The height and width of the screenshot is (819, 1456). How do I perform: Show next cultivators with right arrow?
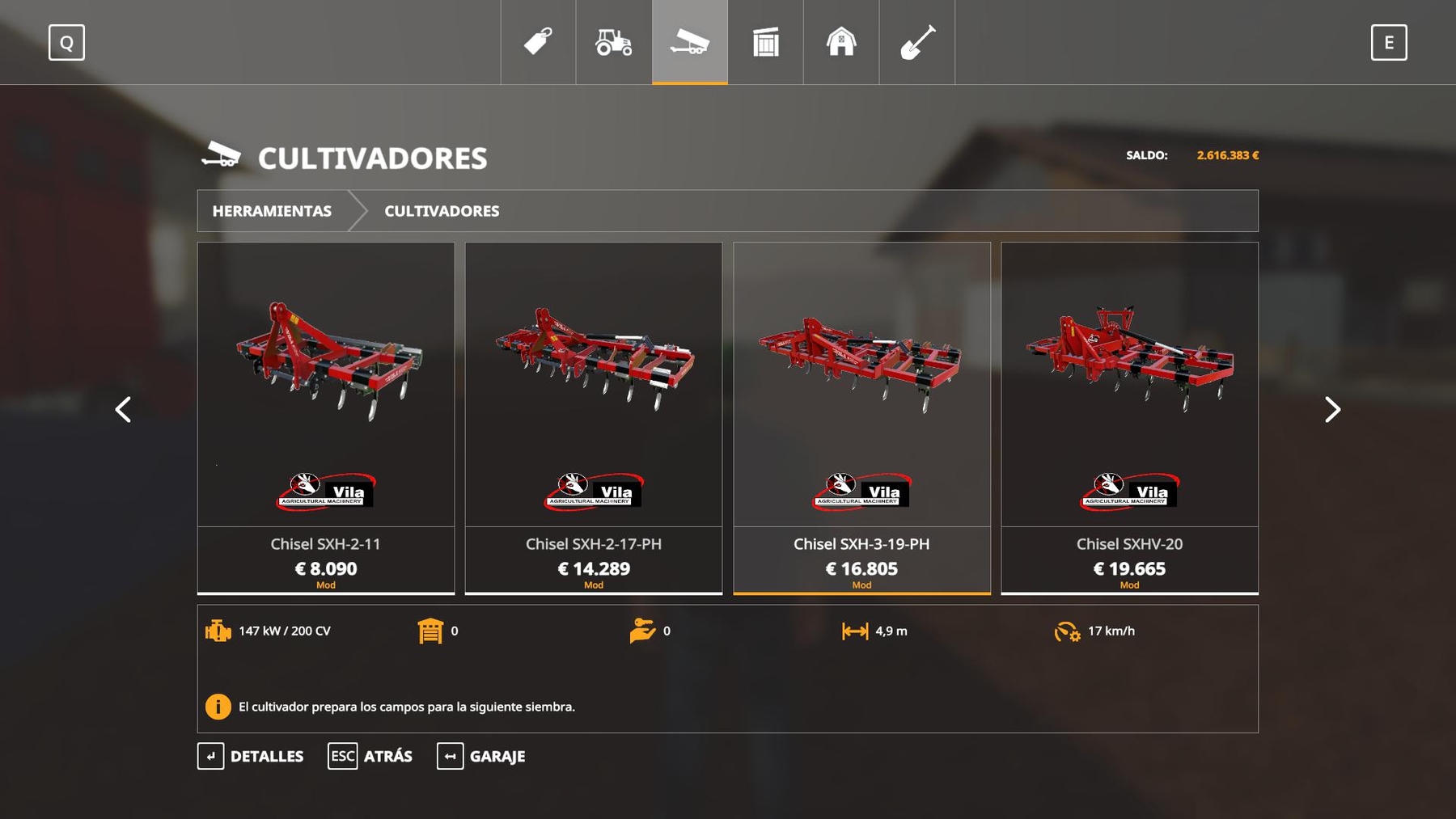[1332, 410]
